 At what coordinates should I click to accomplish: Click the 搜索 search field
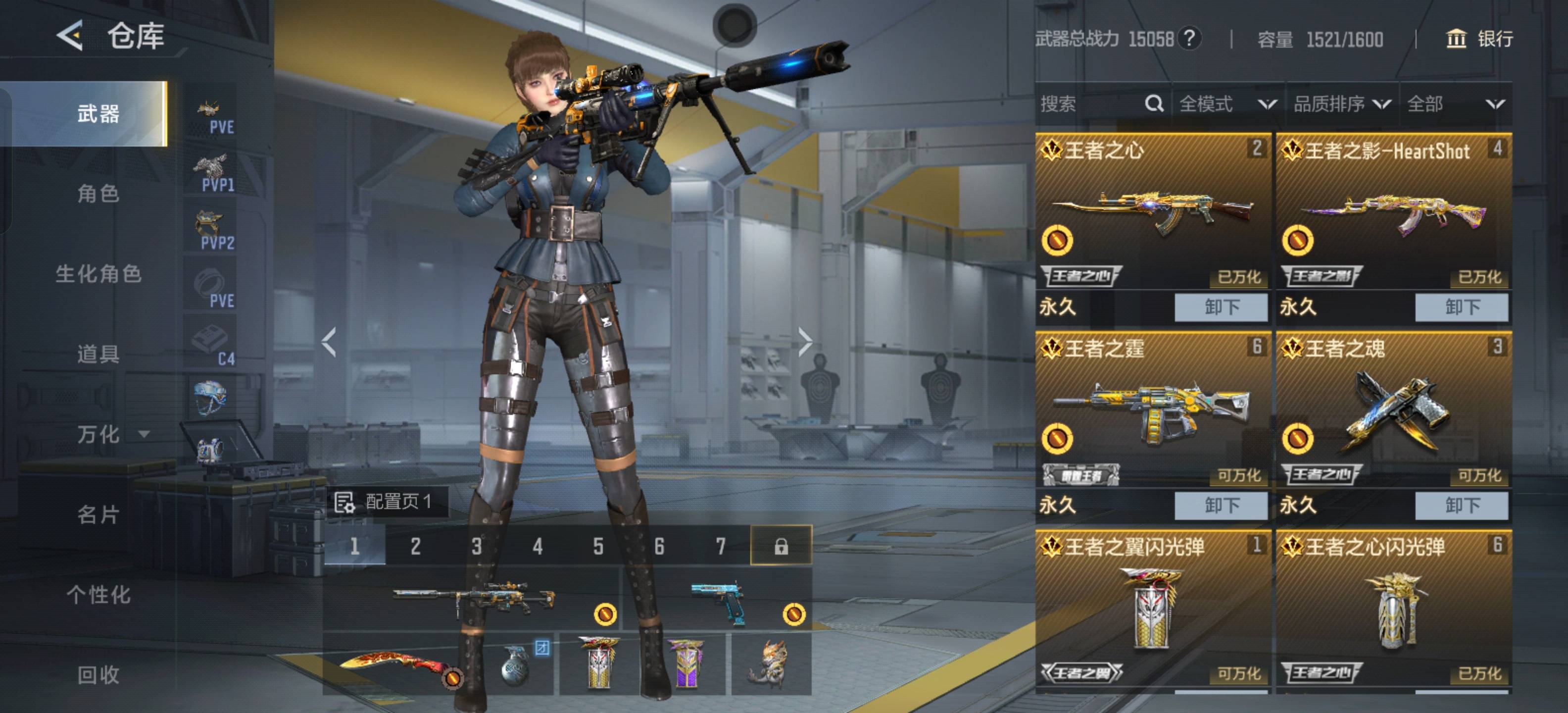coord(1089,104)
